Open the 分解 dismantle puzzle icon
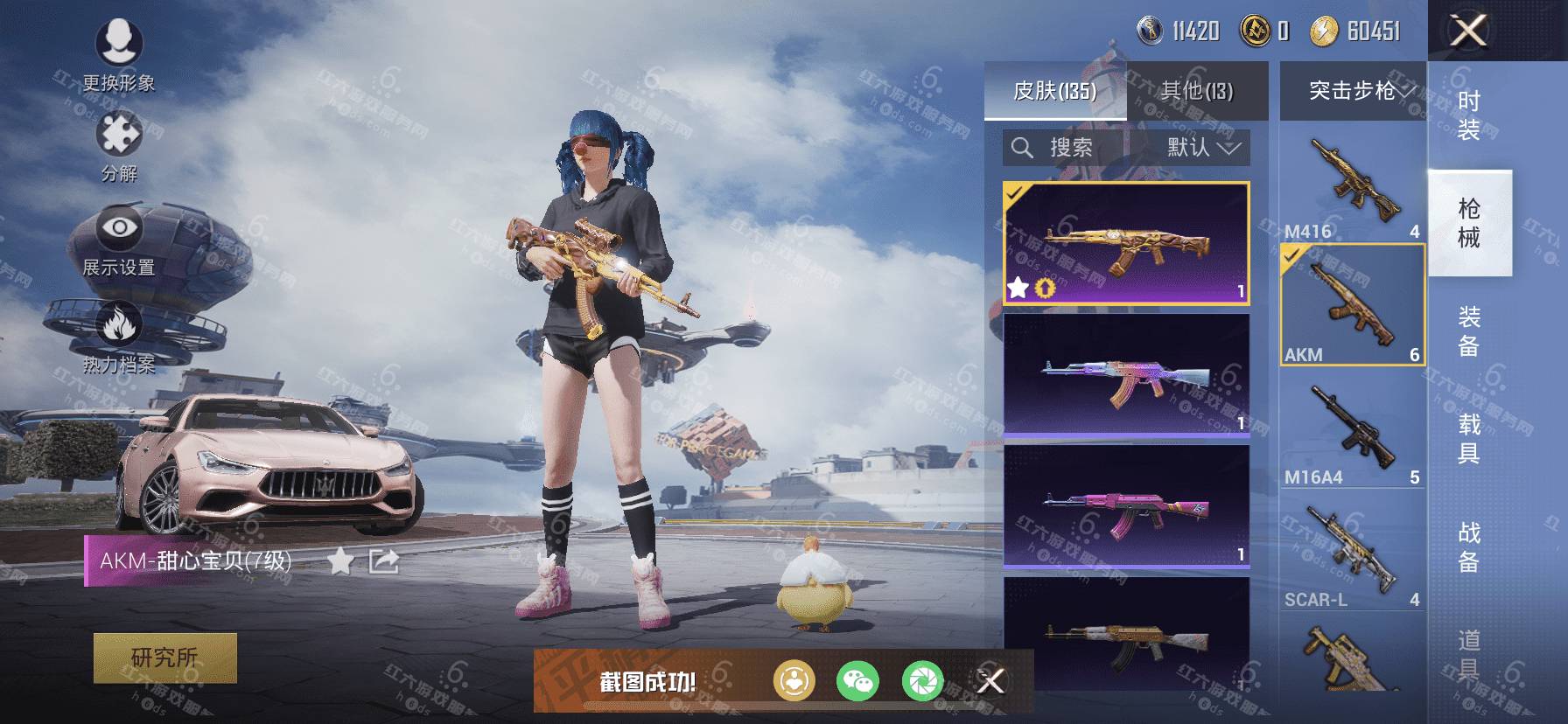1568x724 pixels. tap(119, 144)
